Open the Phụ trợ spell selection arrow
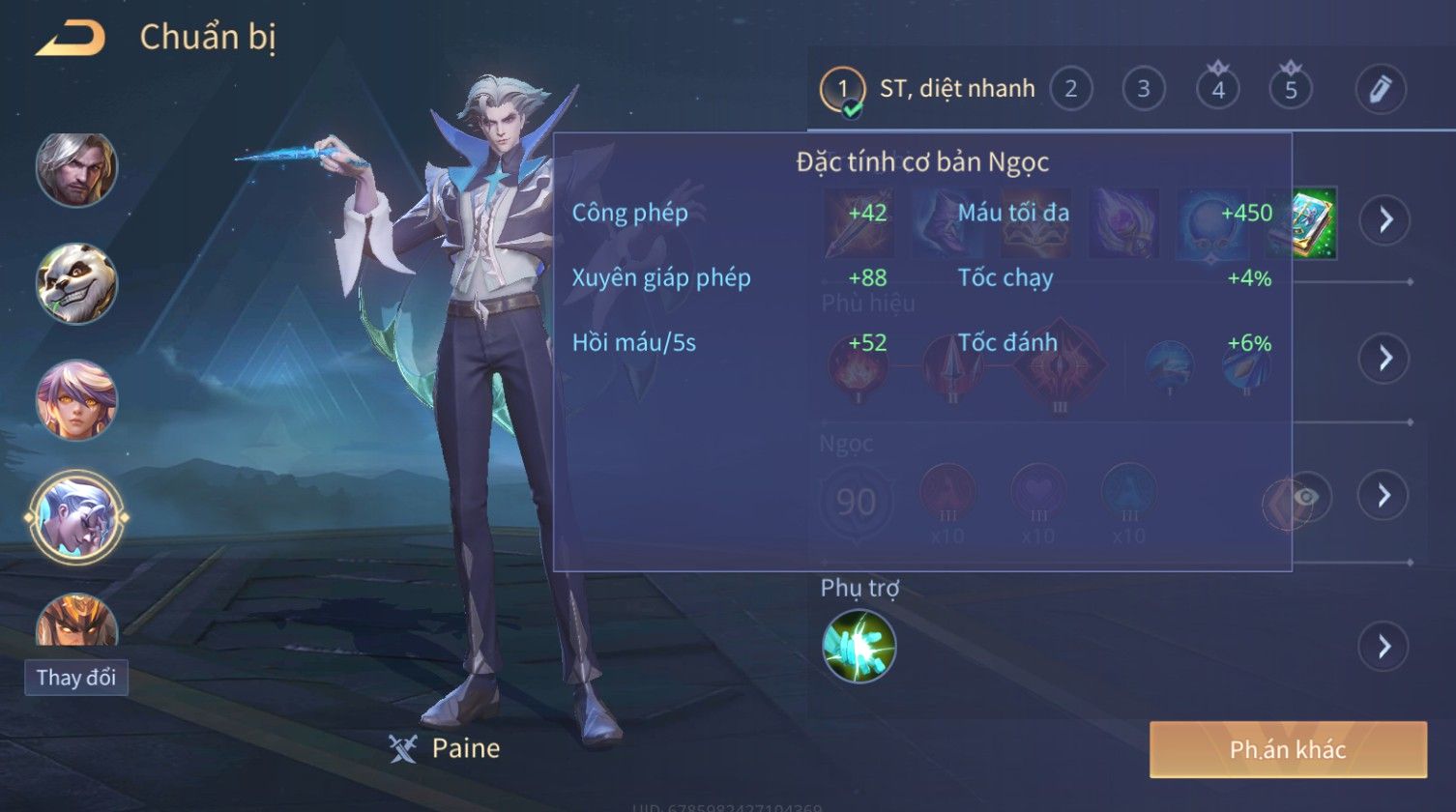This screenshot has width=1456, height=812. pyautogui.click(x=1383, y=646)
